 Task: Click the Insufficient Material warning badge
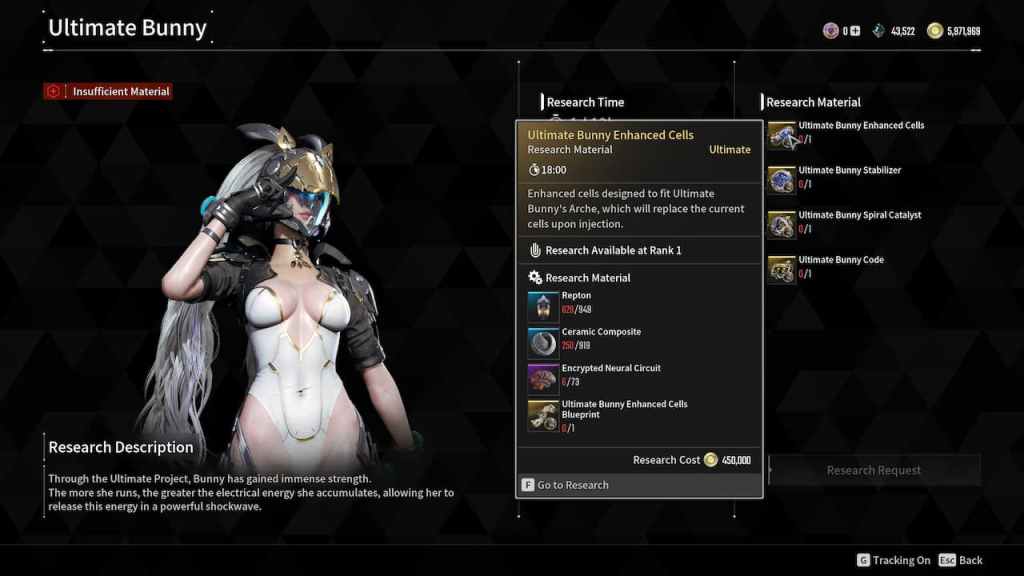point(108,91)
